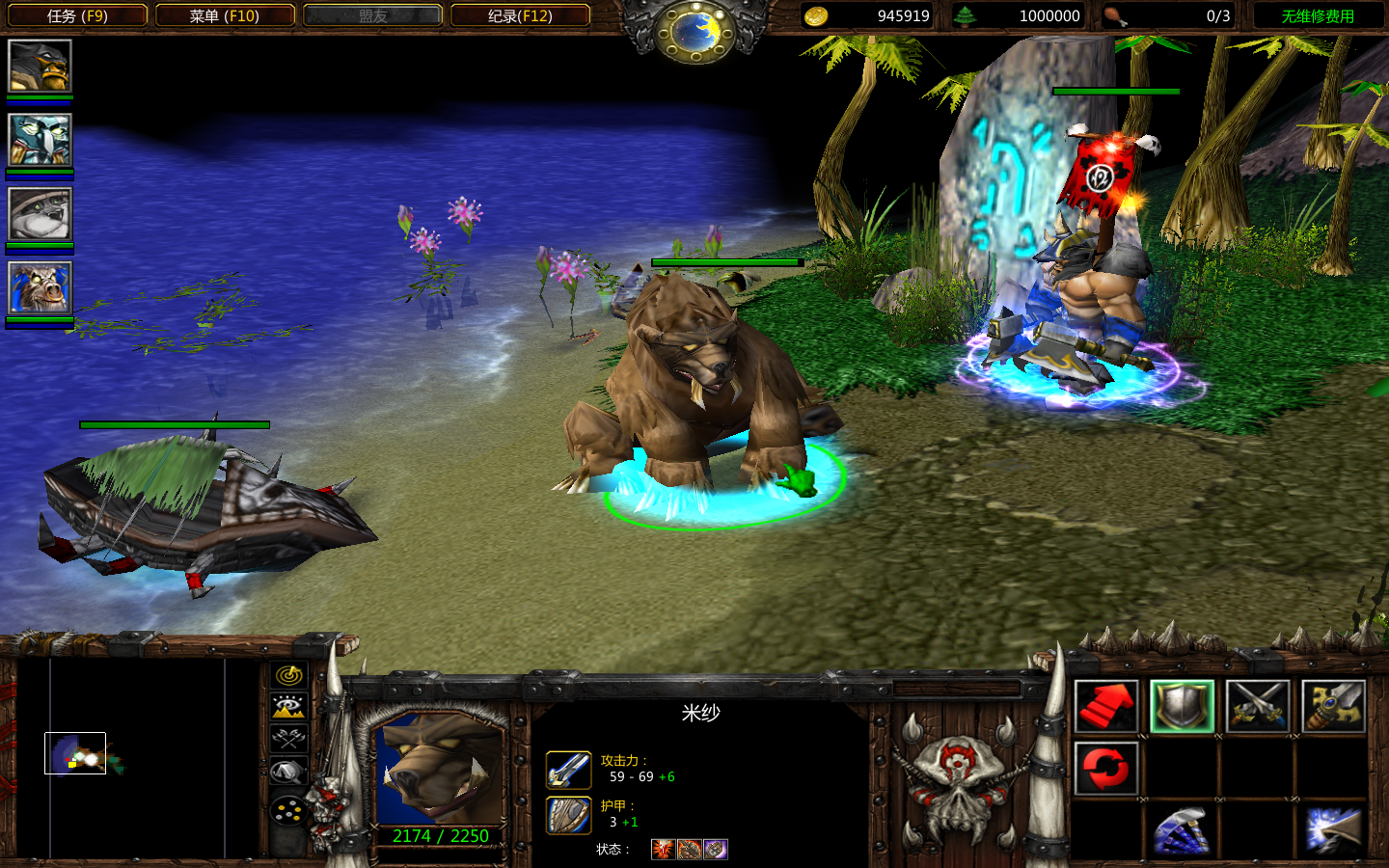
Task: Click on the minimap
Action: click(137, 757)
